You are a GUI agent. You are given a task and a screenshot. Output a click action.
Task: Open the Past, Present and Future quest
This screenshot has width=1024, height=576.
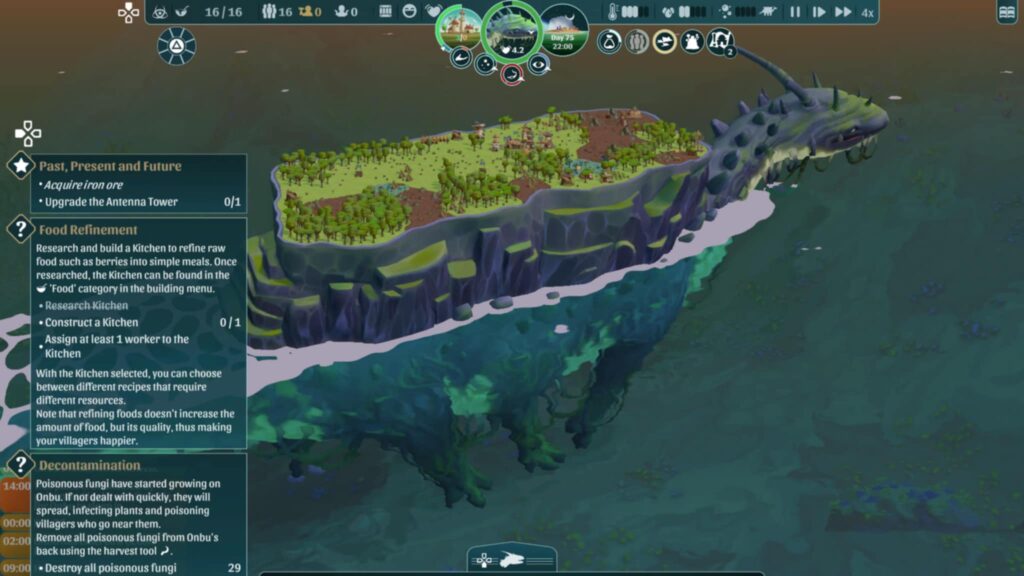pos(110,166)
